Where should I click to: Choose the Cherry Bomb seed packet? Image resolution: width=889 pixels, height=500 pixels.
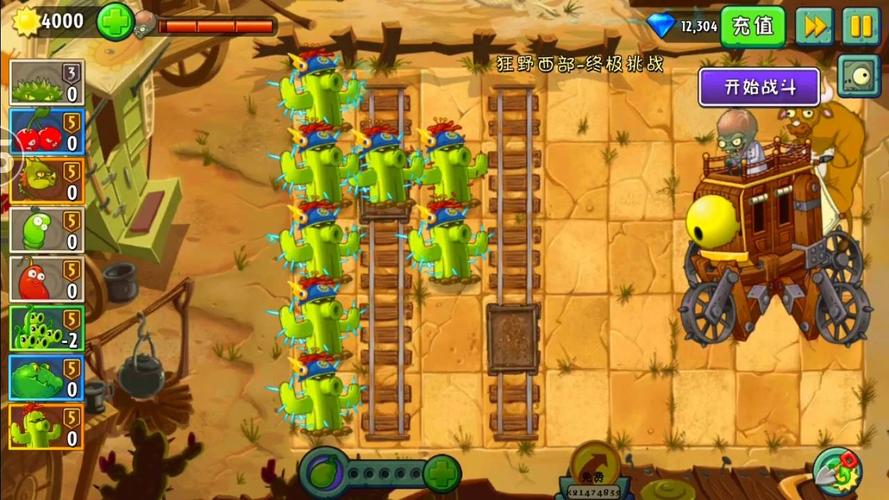tap(46, 132)
